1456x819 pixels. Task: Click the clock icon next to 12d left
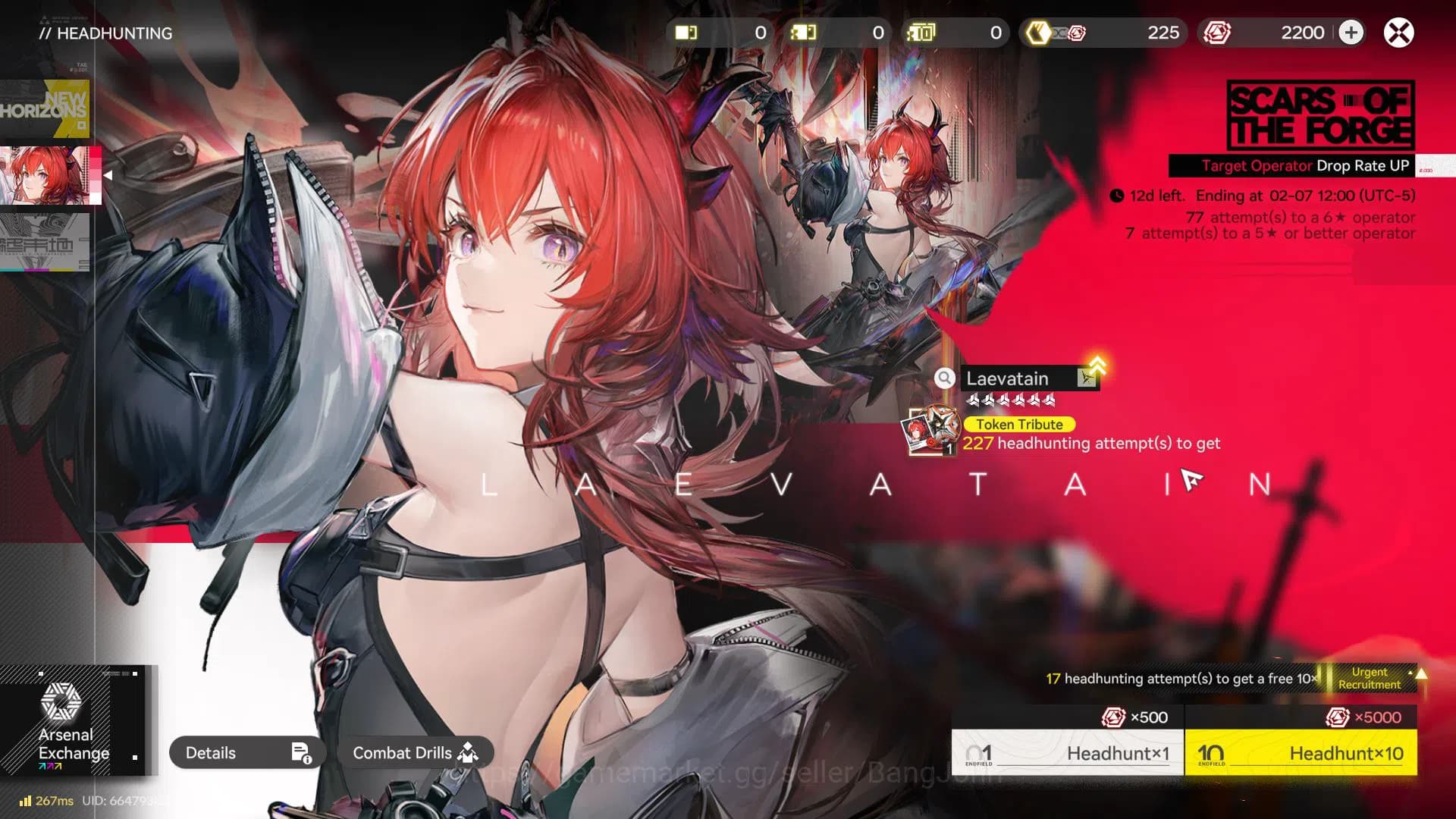coord(1116,195)
